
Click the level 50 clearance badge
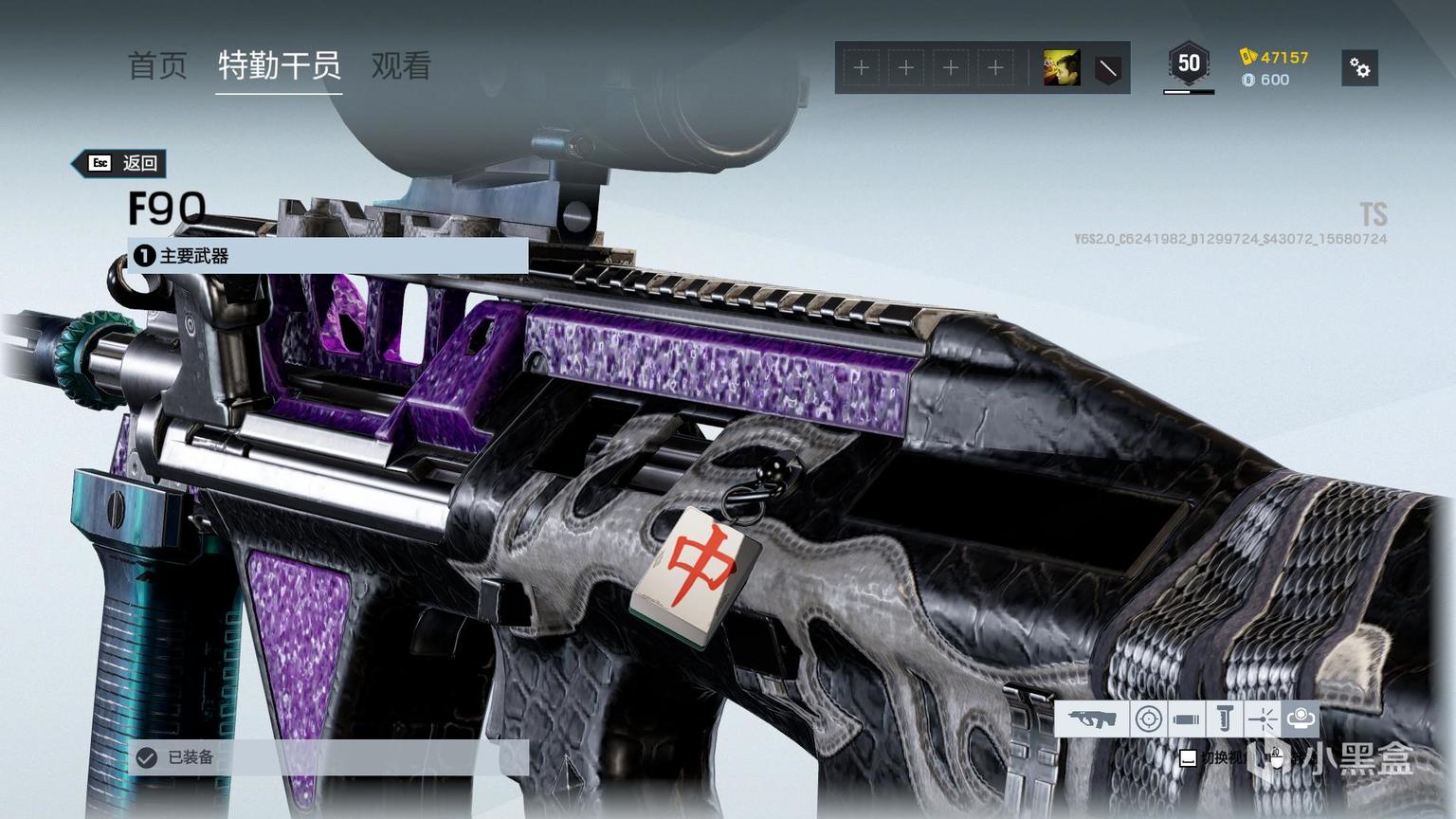(1189, 64)
